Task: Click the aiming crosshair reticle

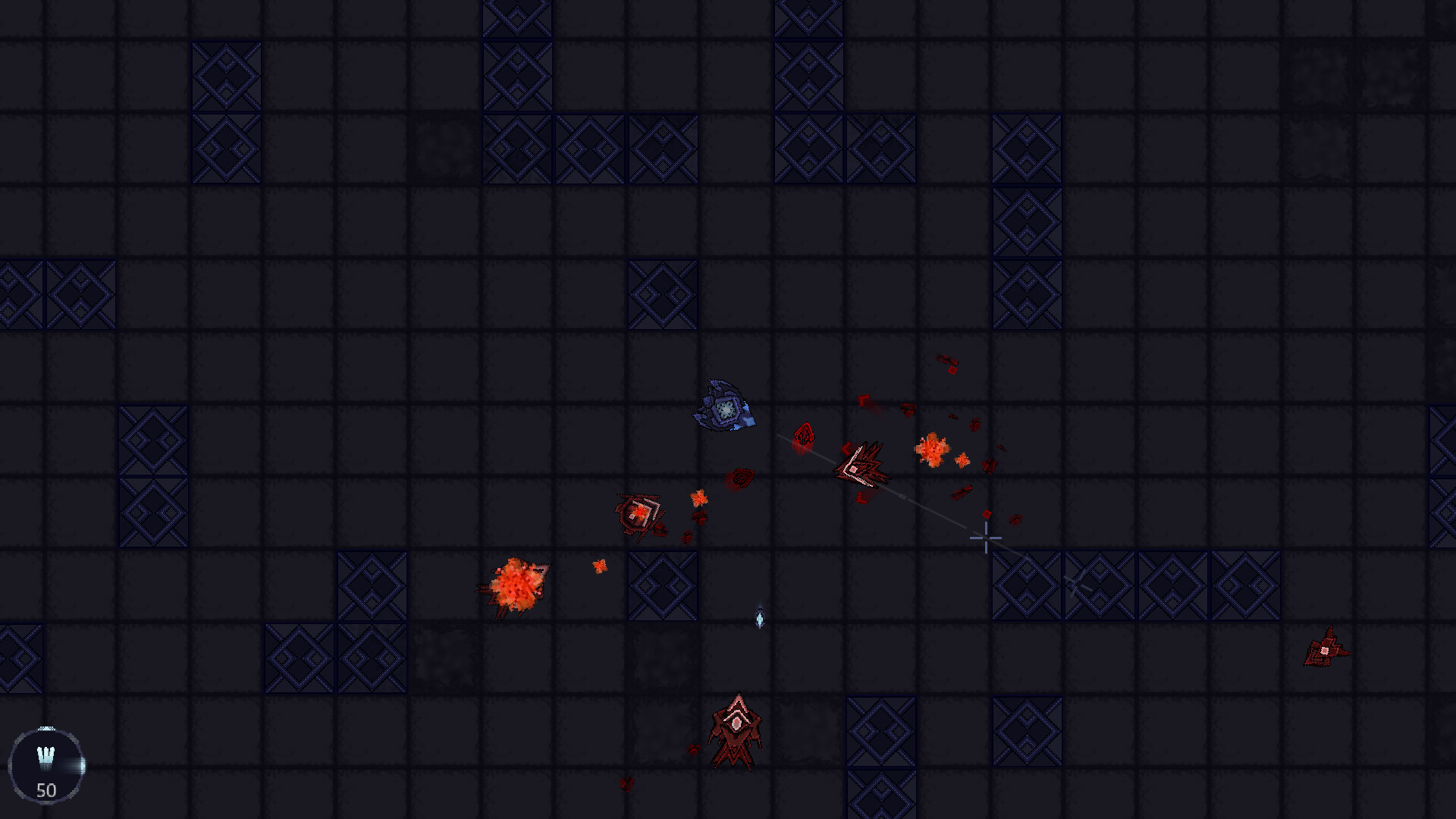Action: click(986, 538)
